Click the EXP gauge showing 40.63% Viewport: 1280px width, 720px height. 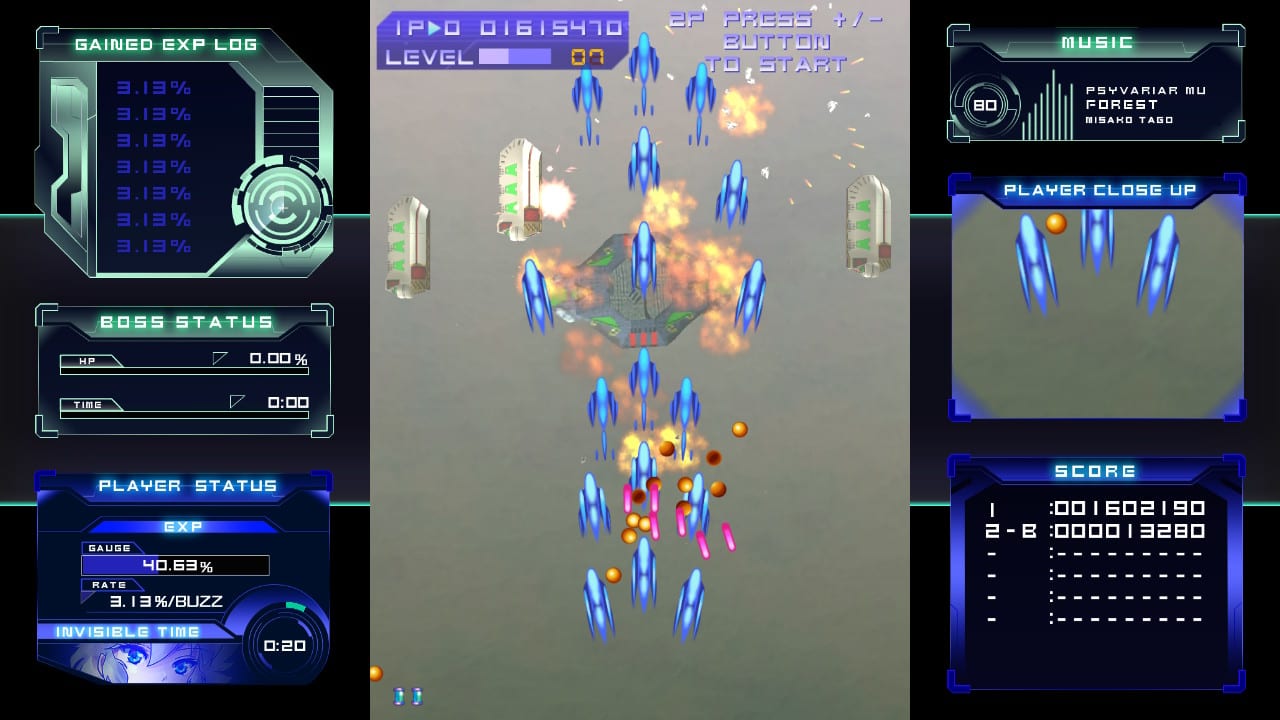(x=175, y=564)
